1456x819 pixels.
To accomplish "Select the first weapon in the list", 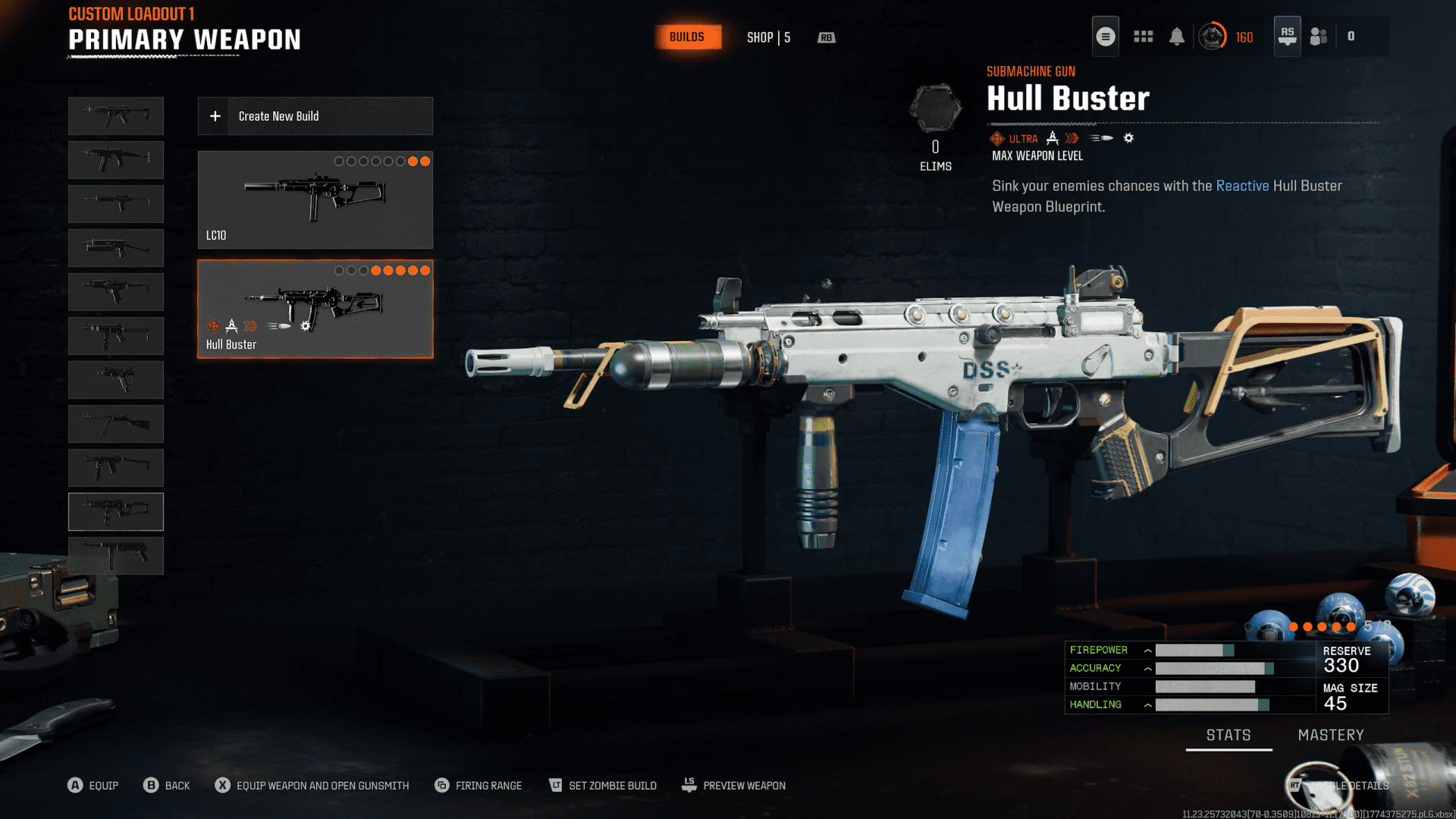I will click(x=116, y=116).
